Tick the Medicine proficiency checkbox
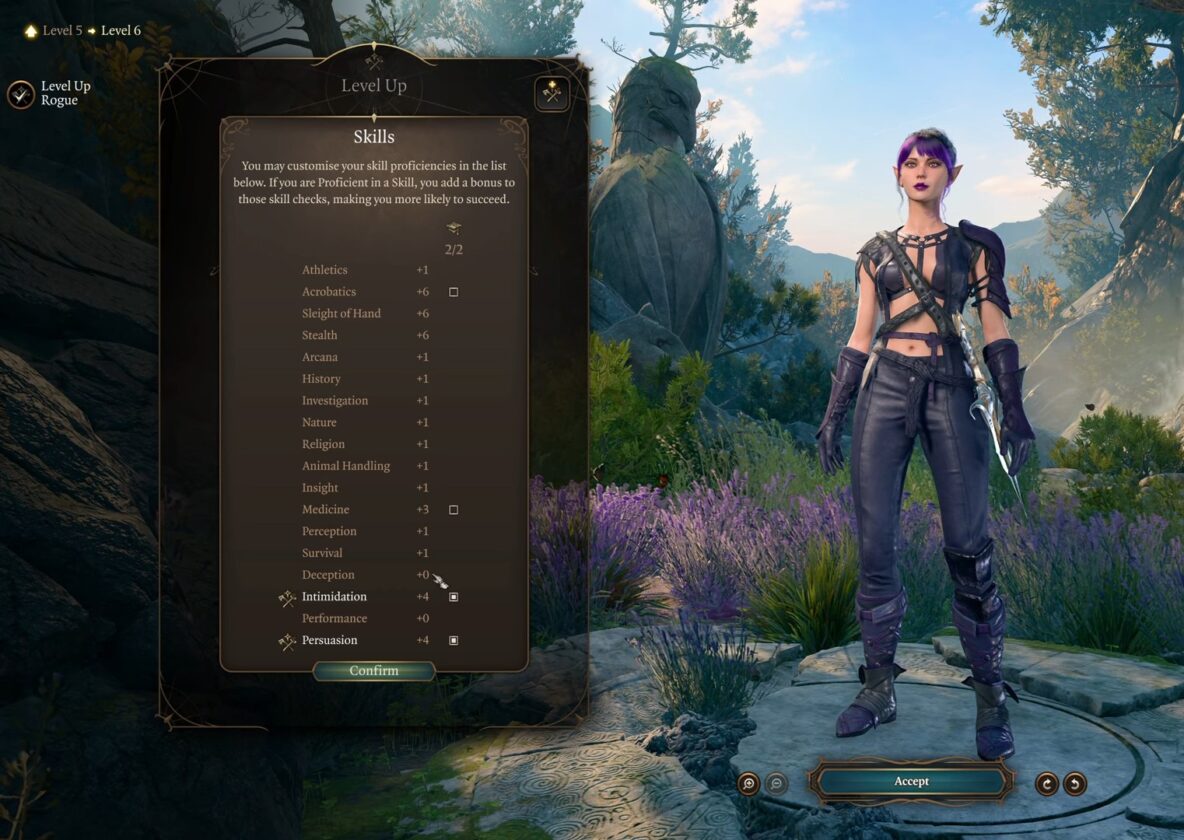 coord(453,510)
